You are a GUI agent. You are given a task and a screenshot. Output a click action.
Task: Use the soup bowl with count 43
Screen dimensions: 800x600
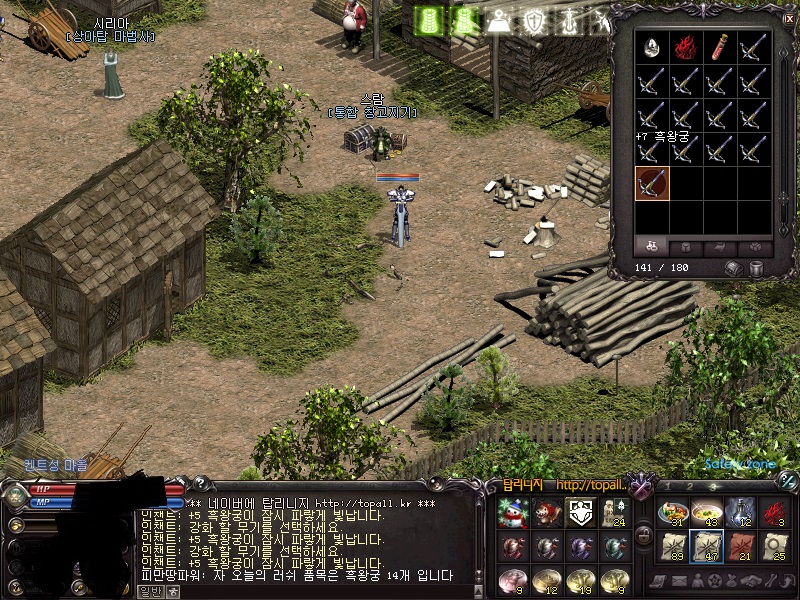705,513
